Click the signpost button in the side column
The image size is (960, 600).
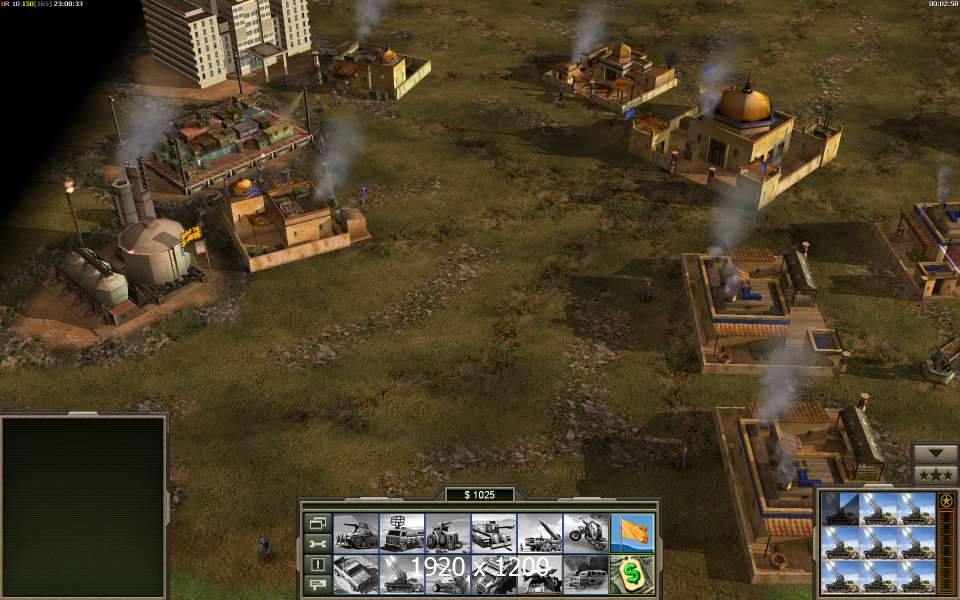pos(317,584)
